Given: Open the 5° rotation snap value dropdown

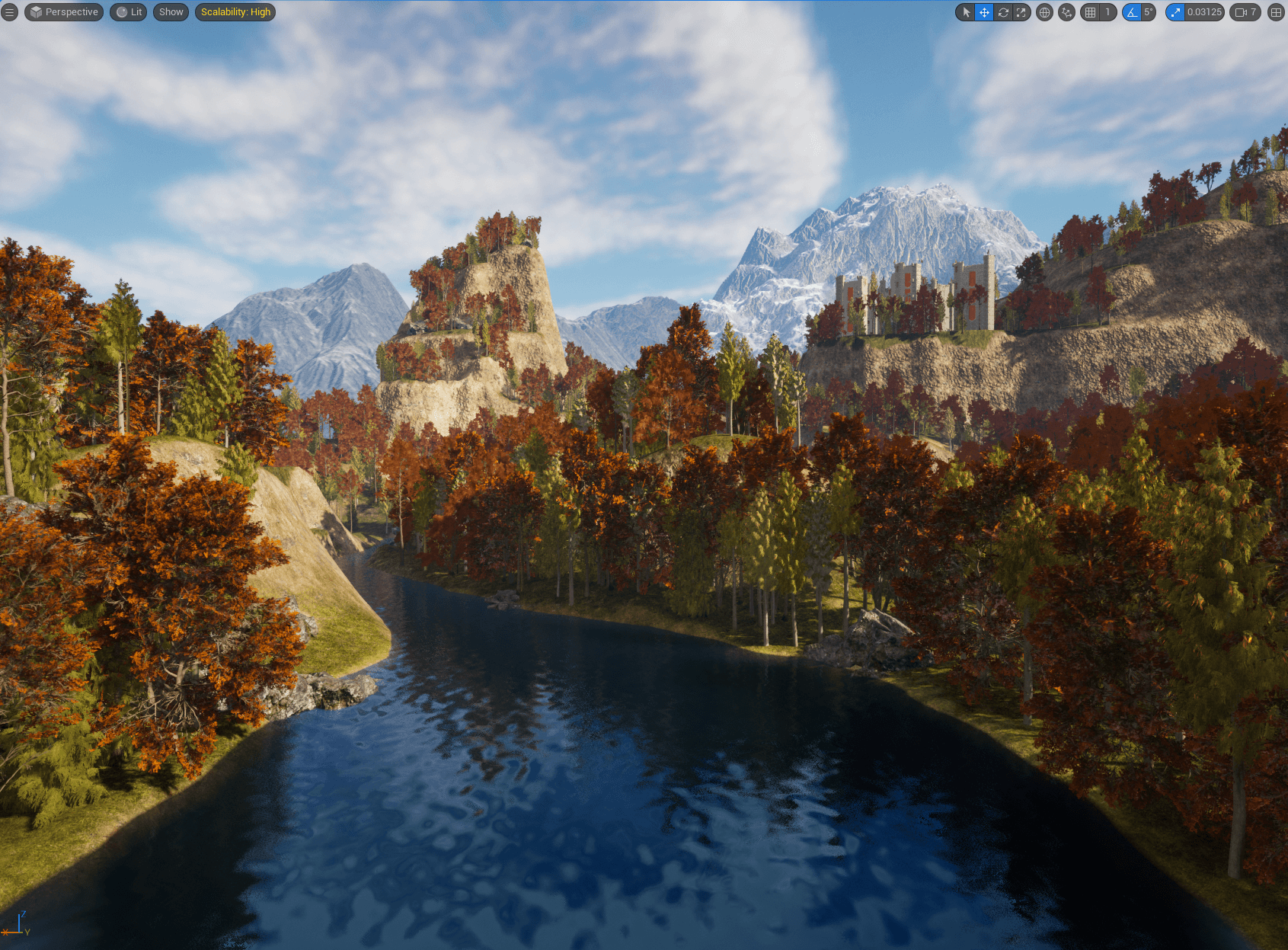Looking at the screenshot, I should (x=1149, y=12).
